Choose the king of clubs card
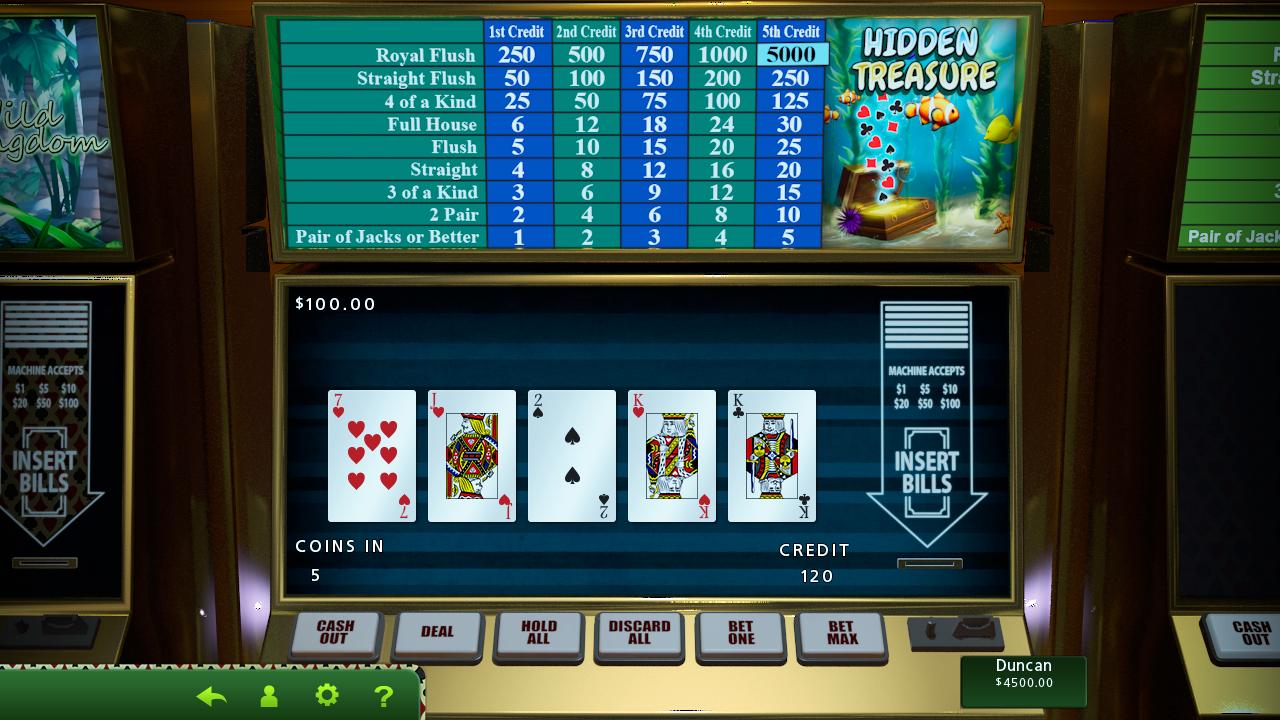This screenshot has height=720, width=1280. [772, 456]
